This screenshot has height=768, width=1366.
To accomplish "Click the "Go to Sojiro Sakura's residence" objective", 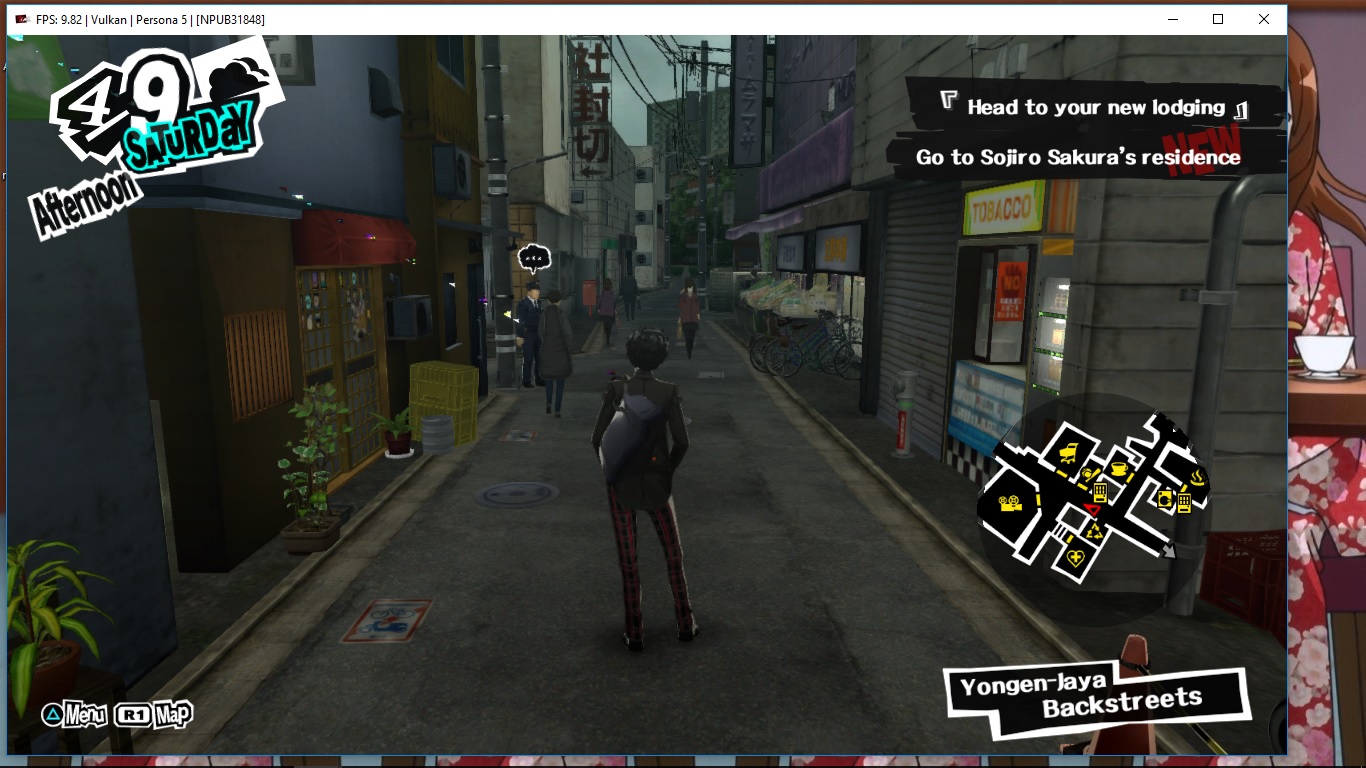I will [x=1078, y=157].
